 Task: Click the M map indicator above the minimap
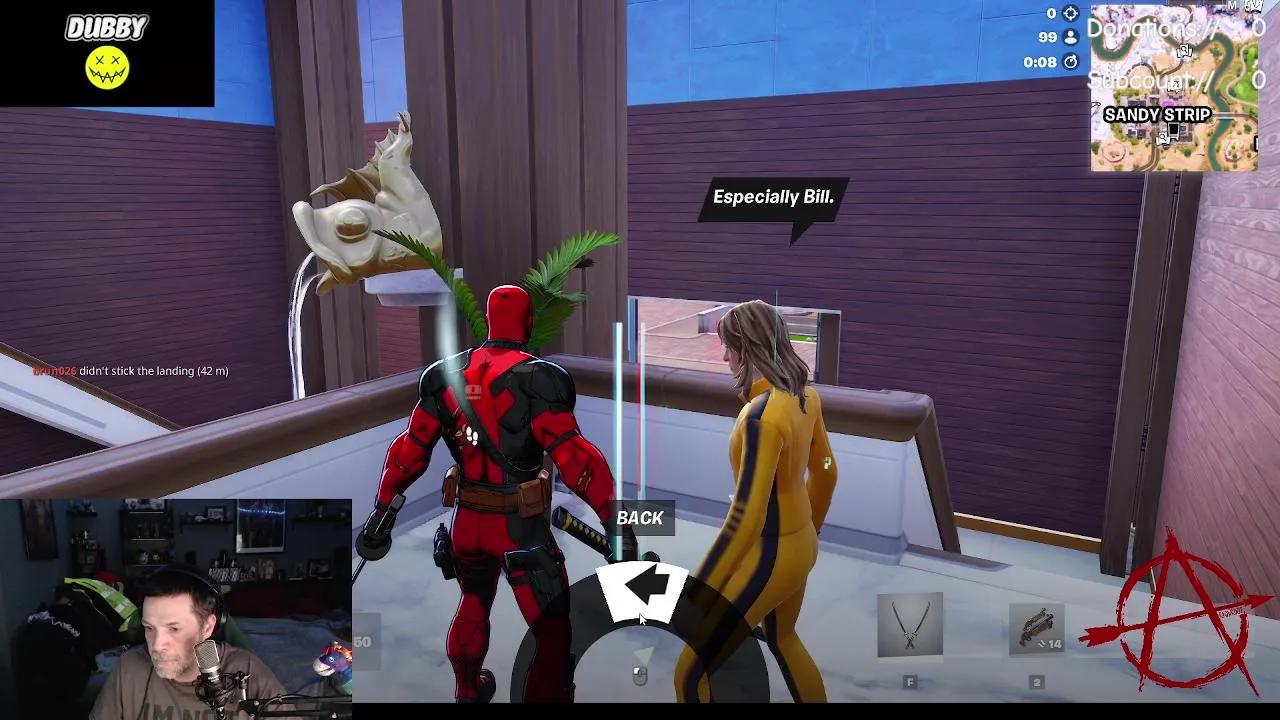coord(1233,4)
